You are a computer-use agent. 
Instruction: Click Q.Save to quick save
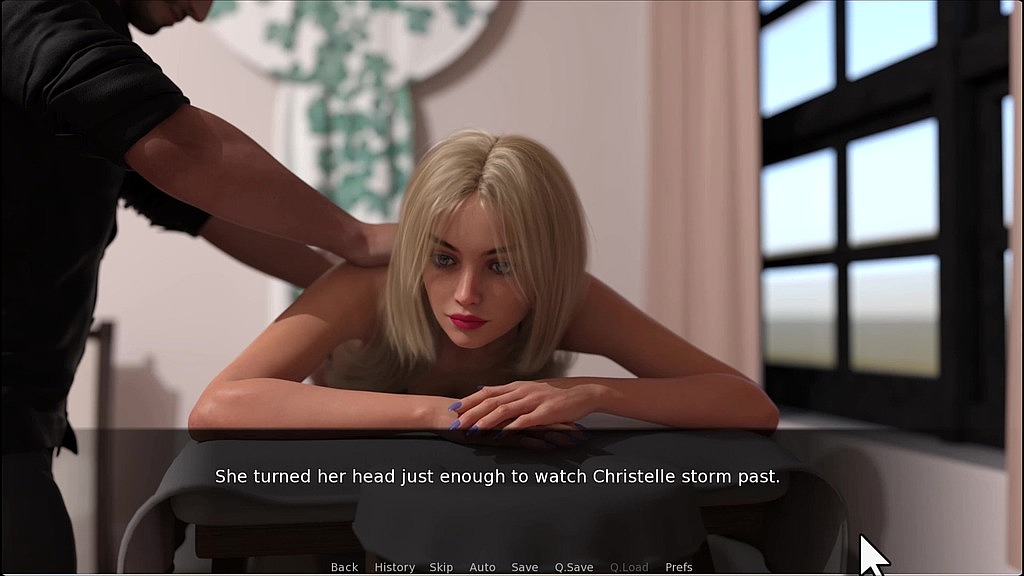[574, 567]
